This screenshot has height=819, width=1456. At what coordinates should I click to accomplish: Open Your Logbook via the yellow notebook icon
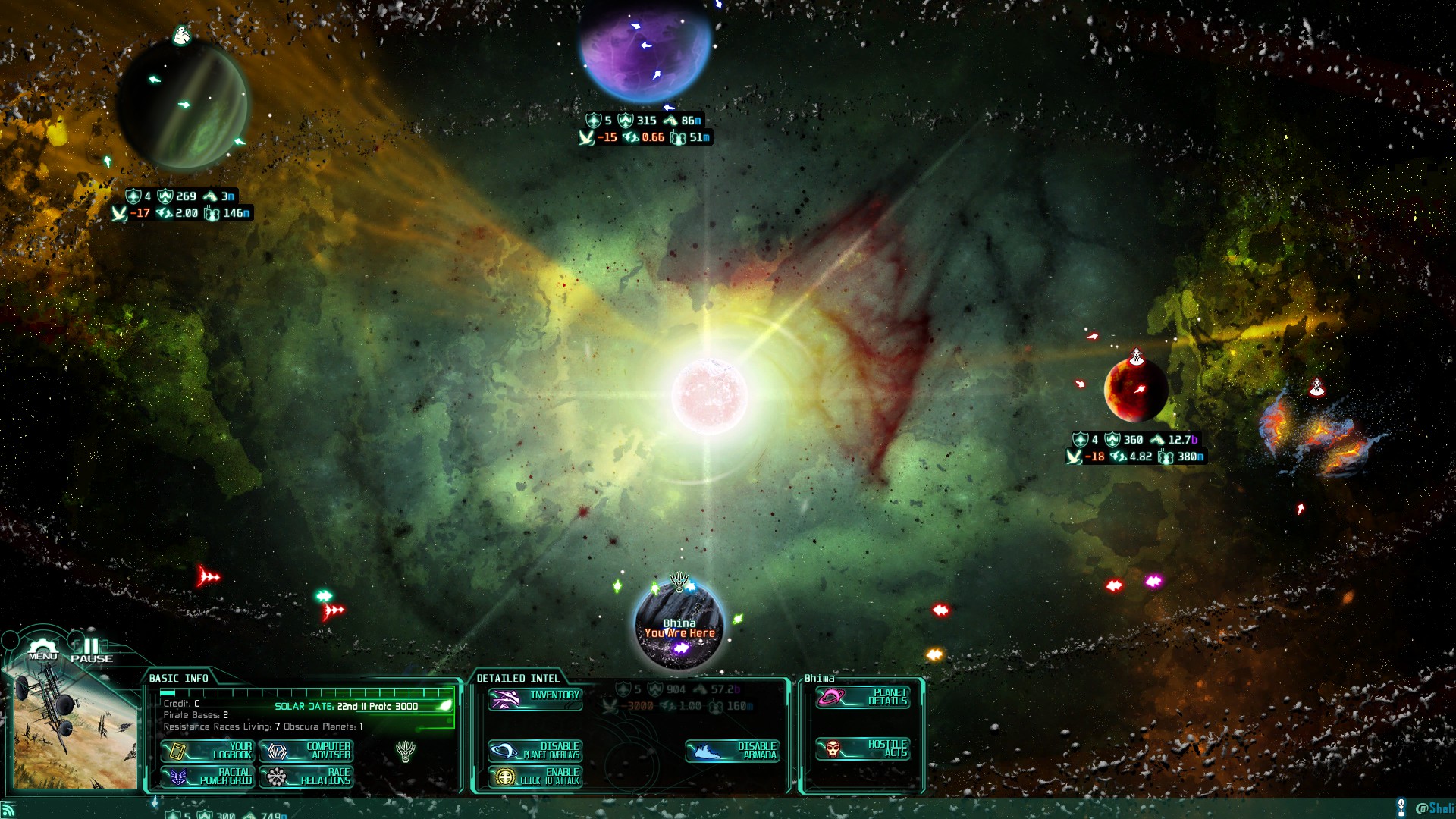click(178, 751)
